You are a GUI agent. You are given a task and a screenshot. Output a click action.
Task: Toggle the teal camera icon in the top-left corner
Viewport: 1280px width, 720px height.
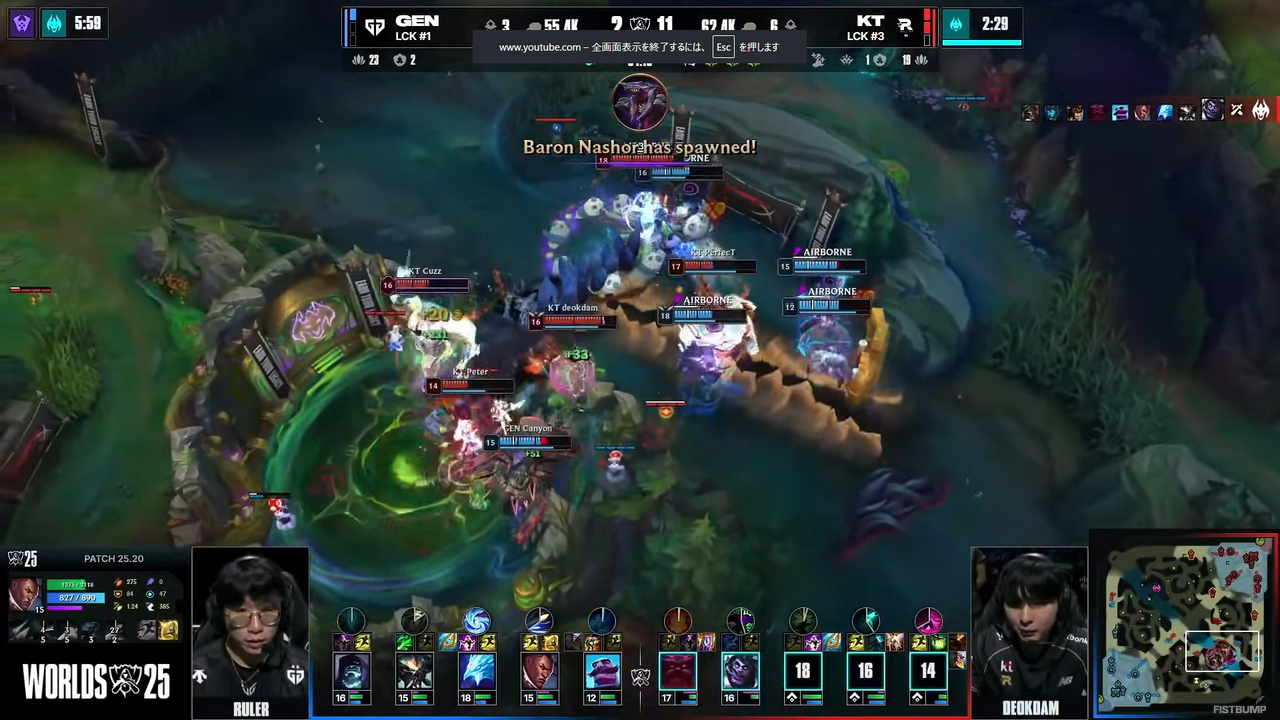point(54,24)
